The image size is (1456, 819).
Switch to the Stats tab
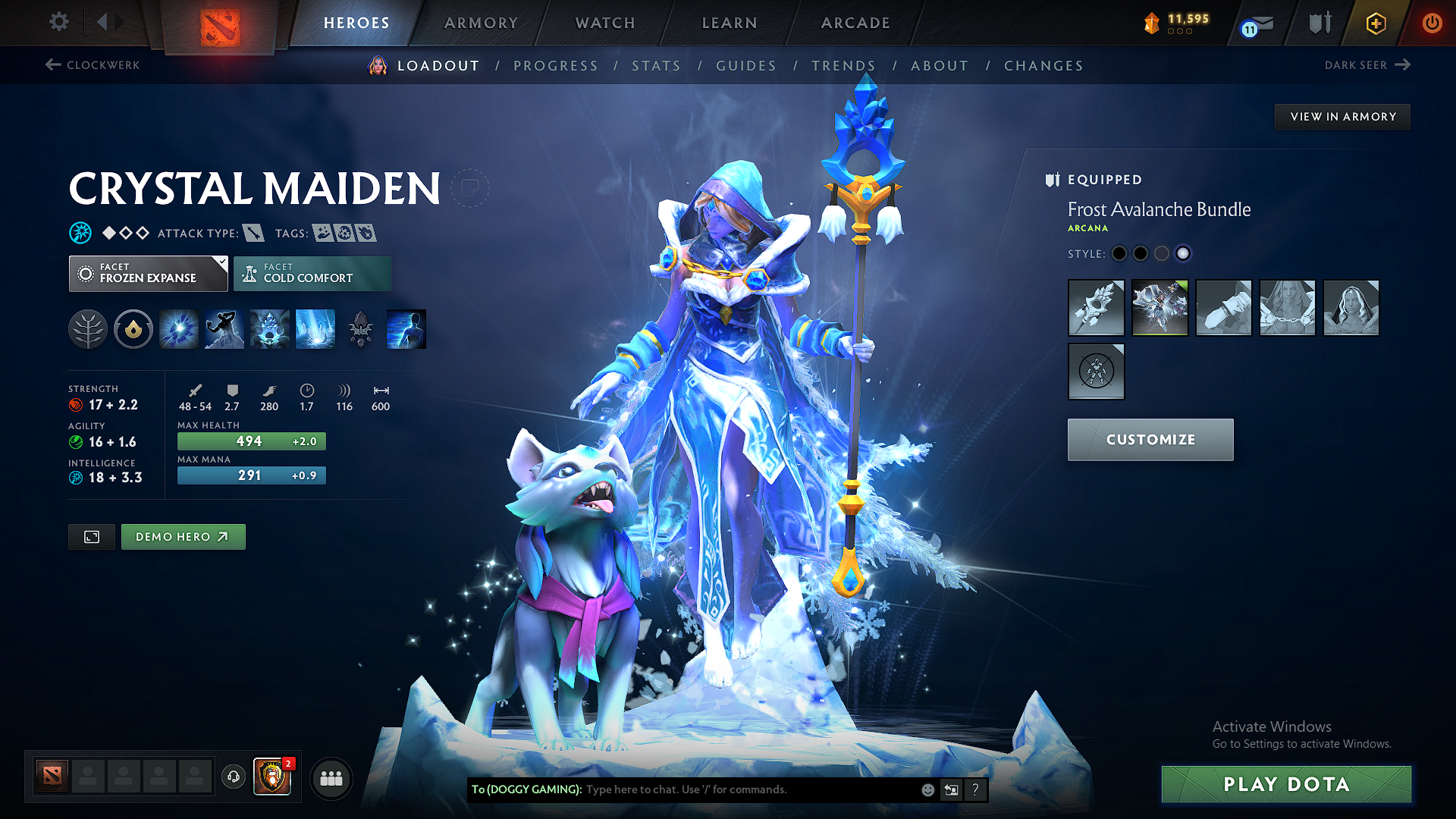656,66
